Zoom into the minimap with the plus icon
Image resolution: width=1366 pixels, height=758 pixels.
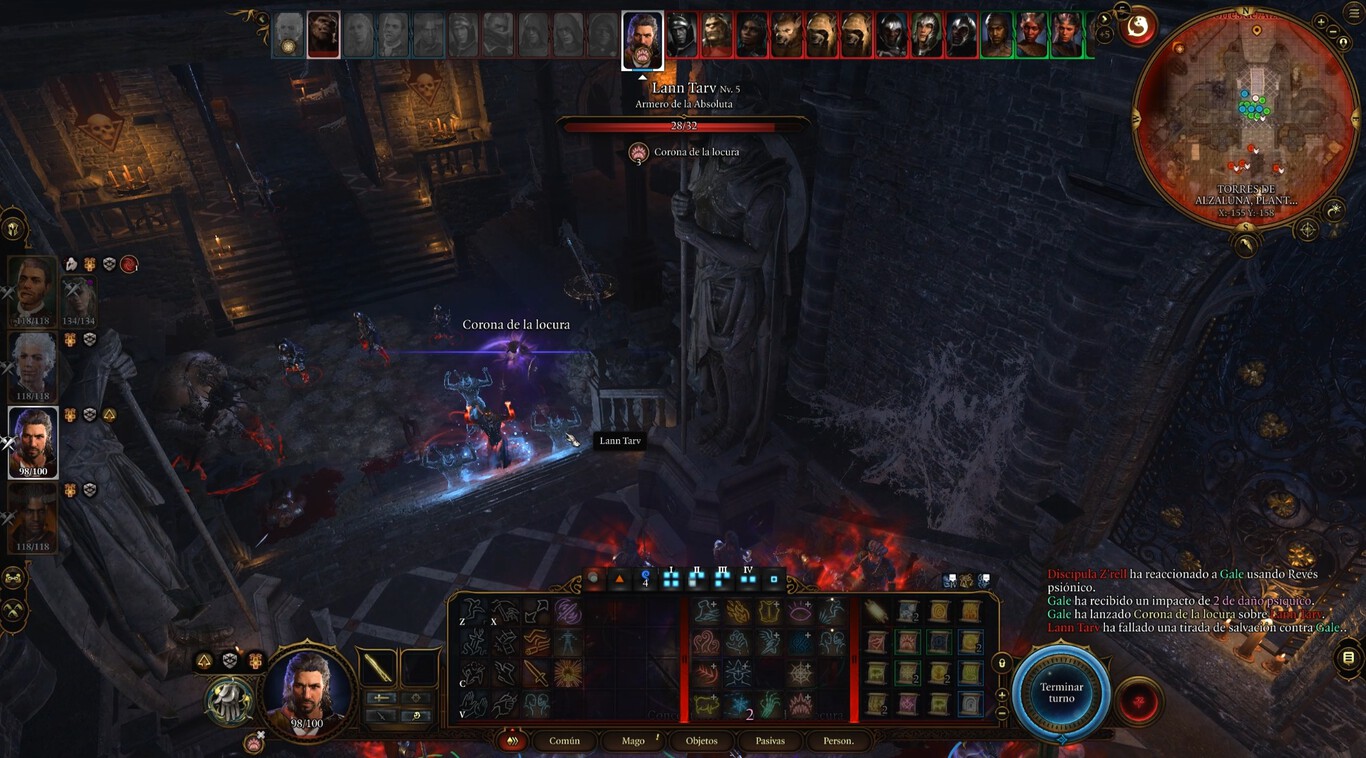[1320, 21]
